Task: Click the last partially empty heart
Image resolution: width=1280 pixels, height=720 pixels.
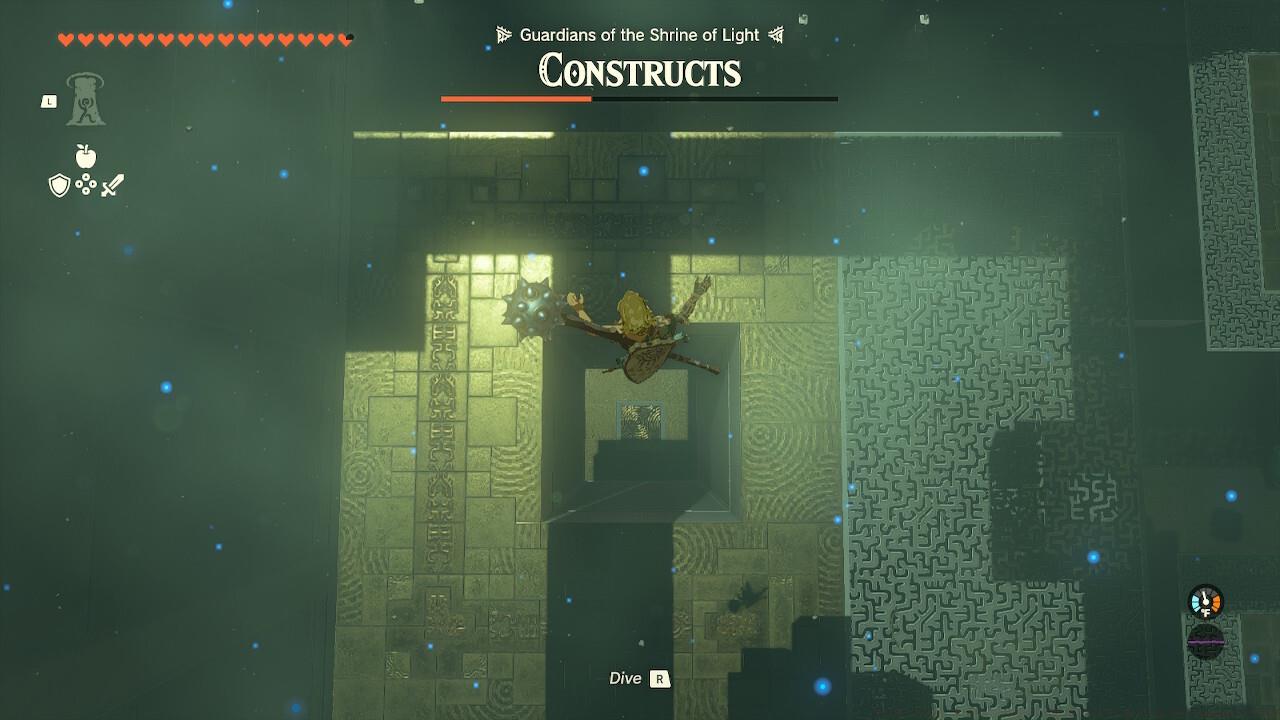Action: coord(347,36)
